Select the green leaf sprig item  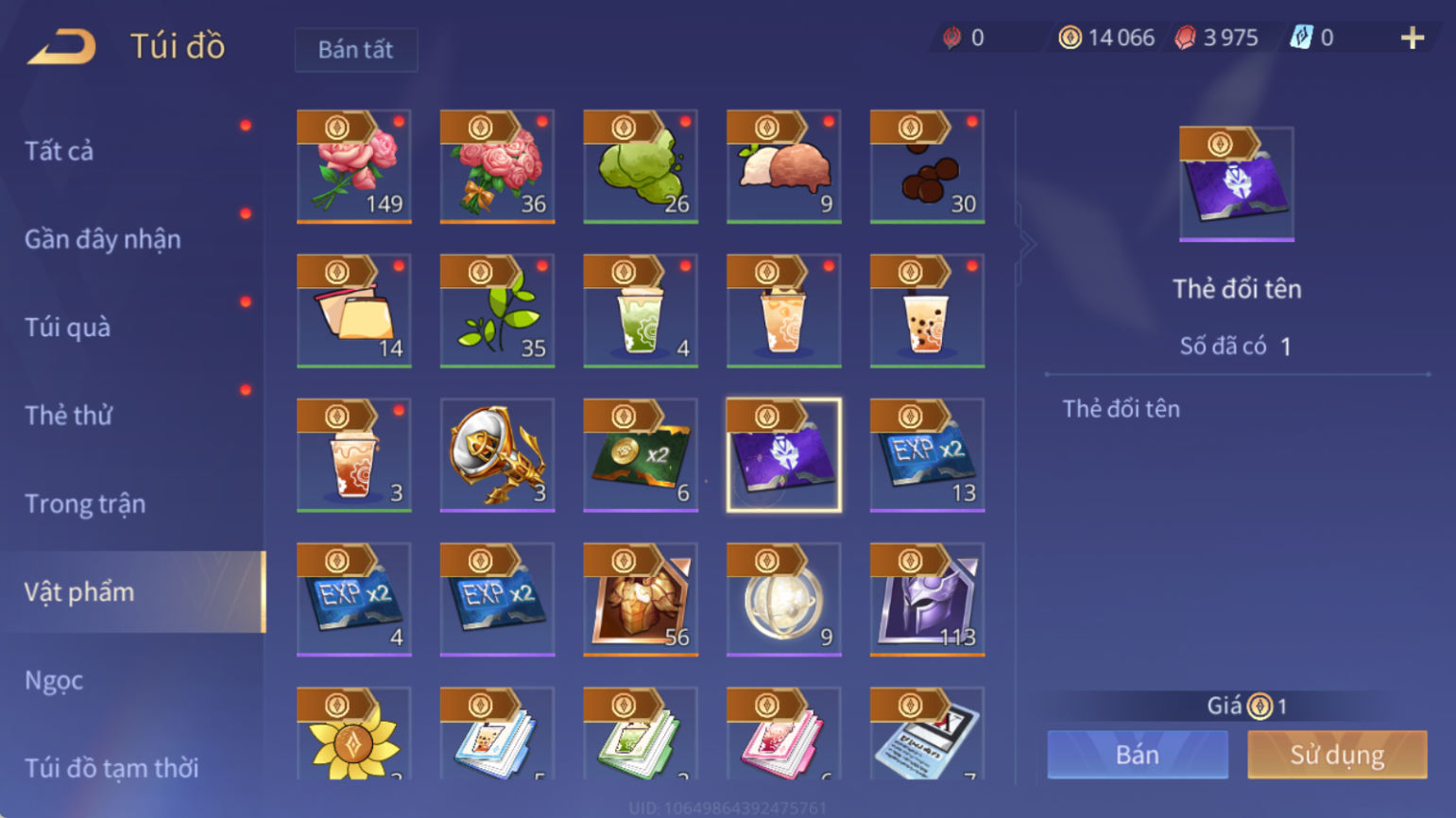[x=497, y=312]
